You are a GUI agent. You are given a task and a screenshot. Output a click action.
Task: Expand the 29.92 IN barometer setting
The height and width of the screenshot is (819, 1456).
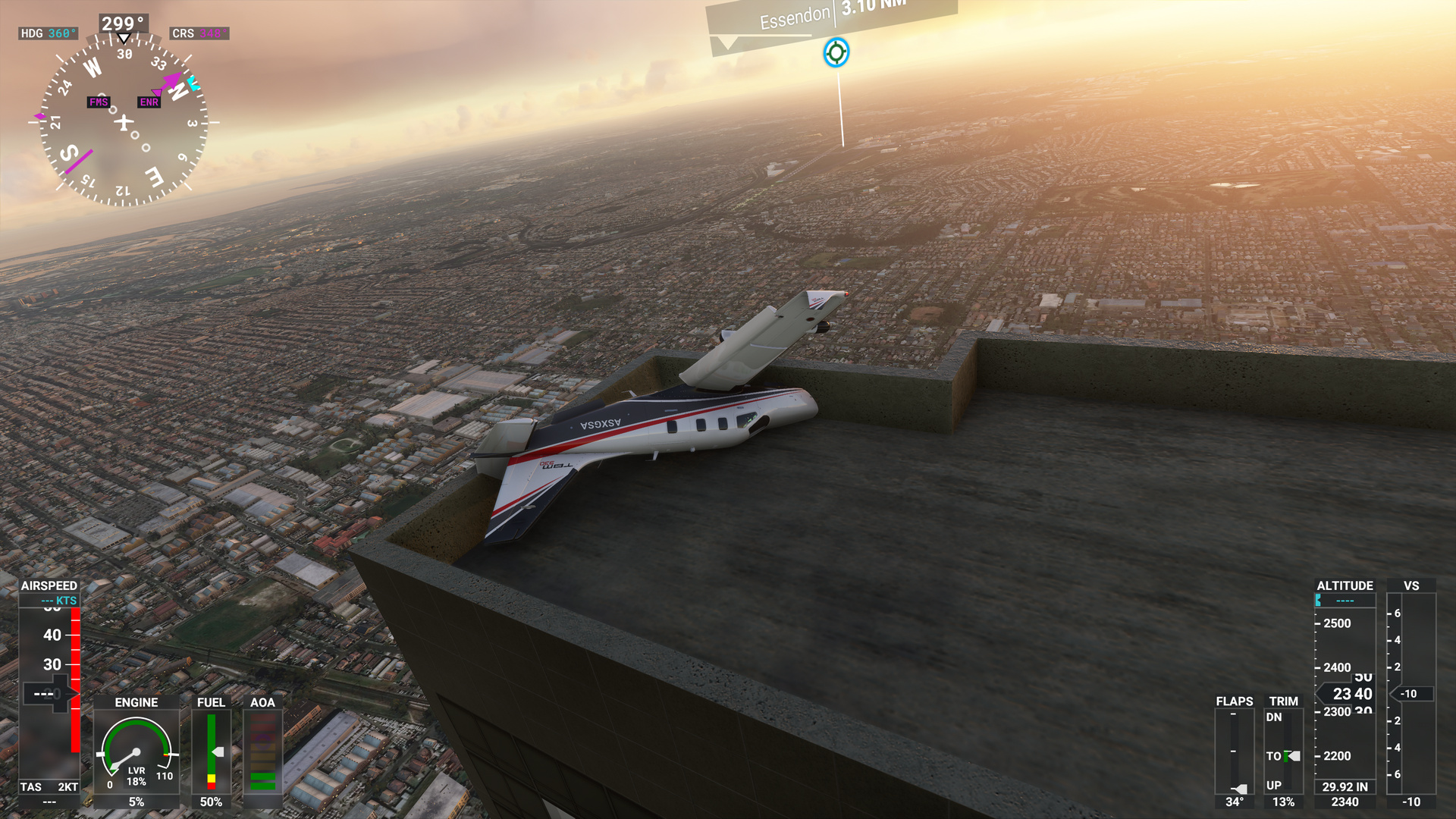[x=1345, y=787]
